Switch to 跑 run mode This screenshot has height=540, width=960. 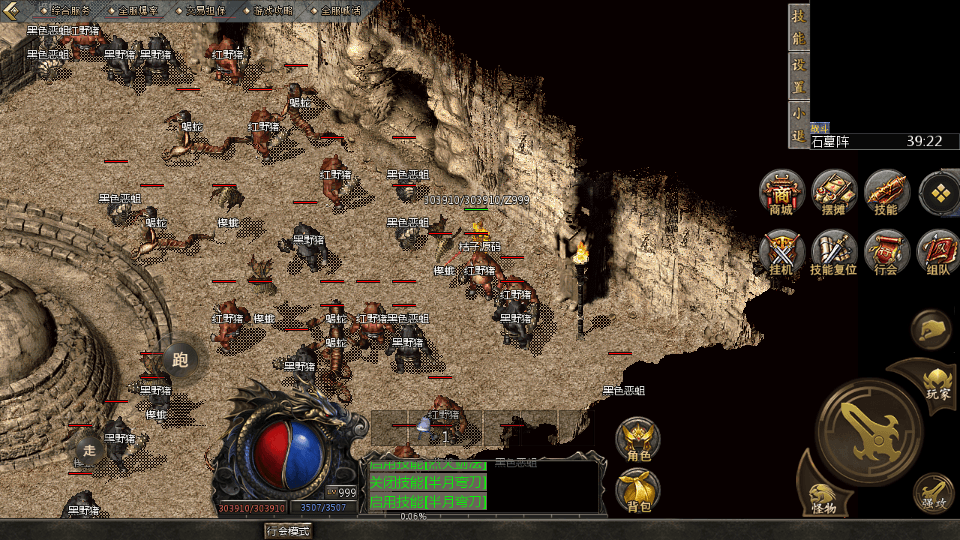click(x=180, y=358)
